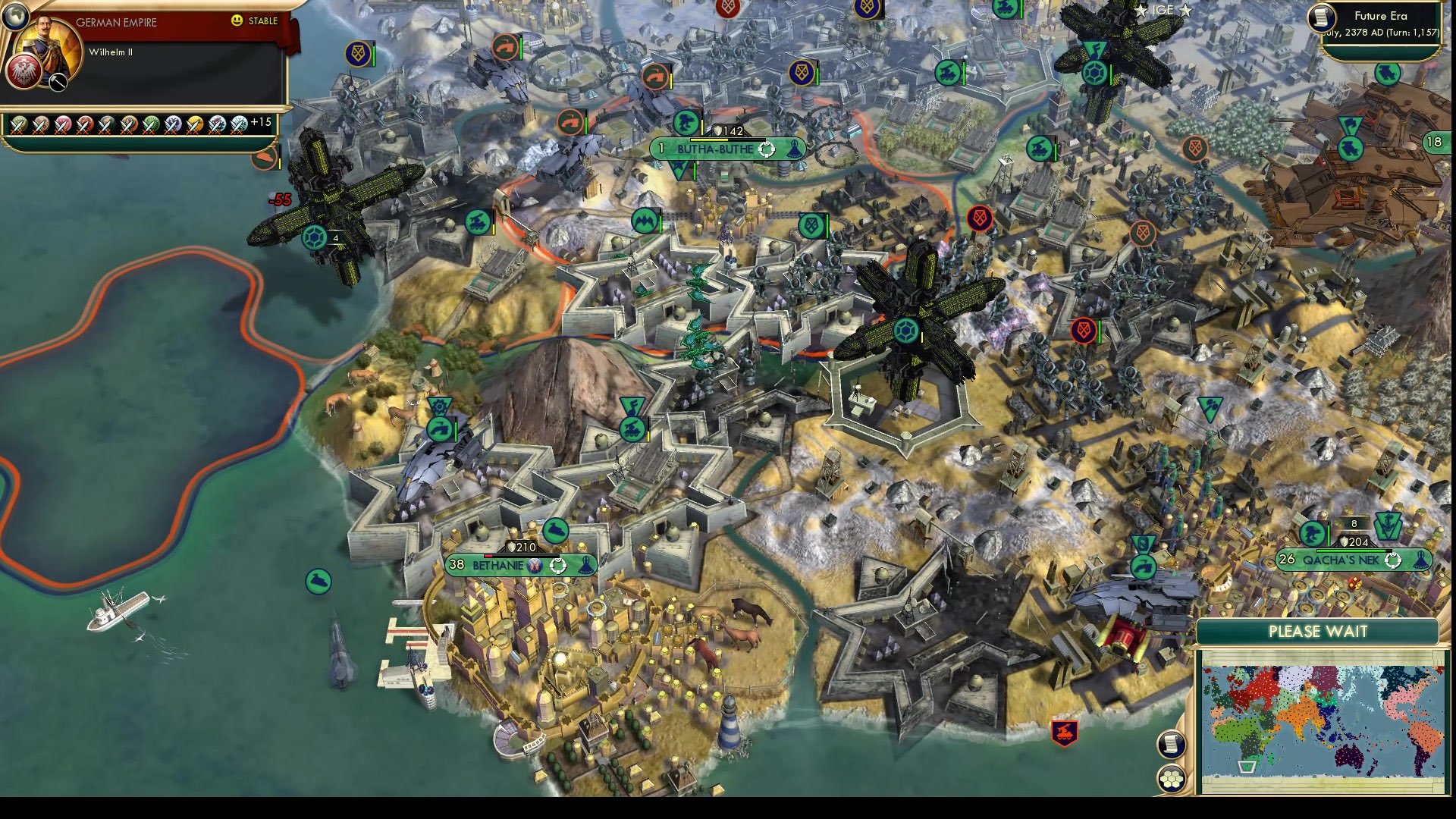
Task: Click the STABLE smiley stability indicator
Action: (238, 21)
